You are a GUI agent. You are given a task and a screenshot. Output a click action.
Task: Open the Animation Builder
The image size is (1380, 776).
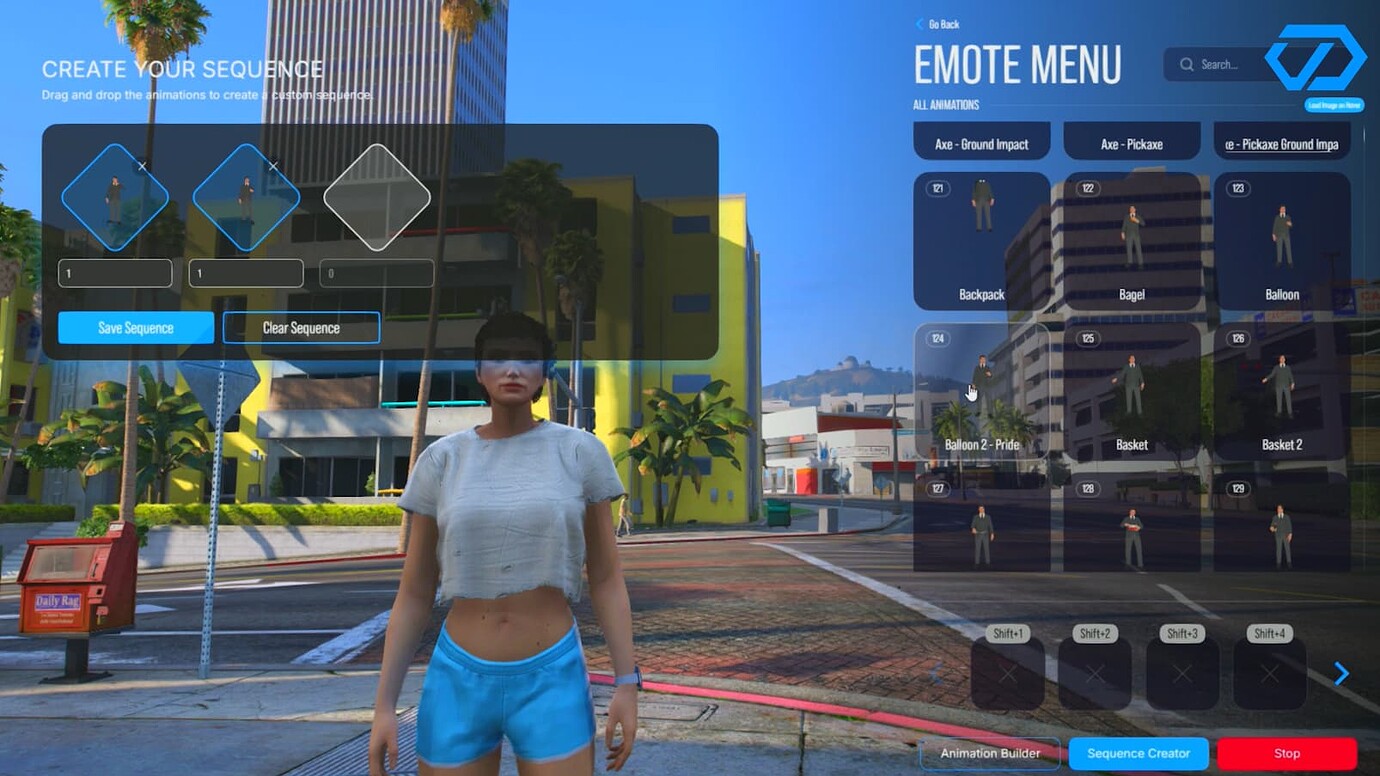[989, 753]
